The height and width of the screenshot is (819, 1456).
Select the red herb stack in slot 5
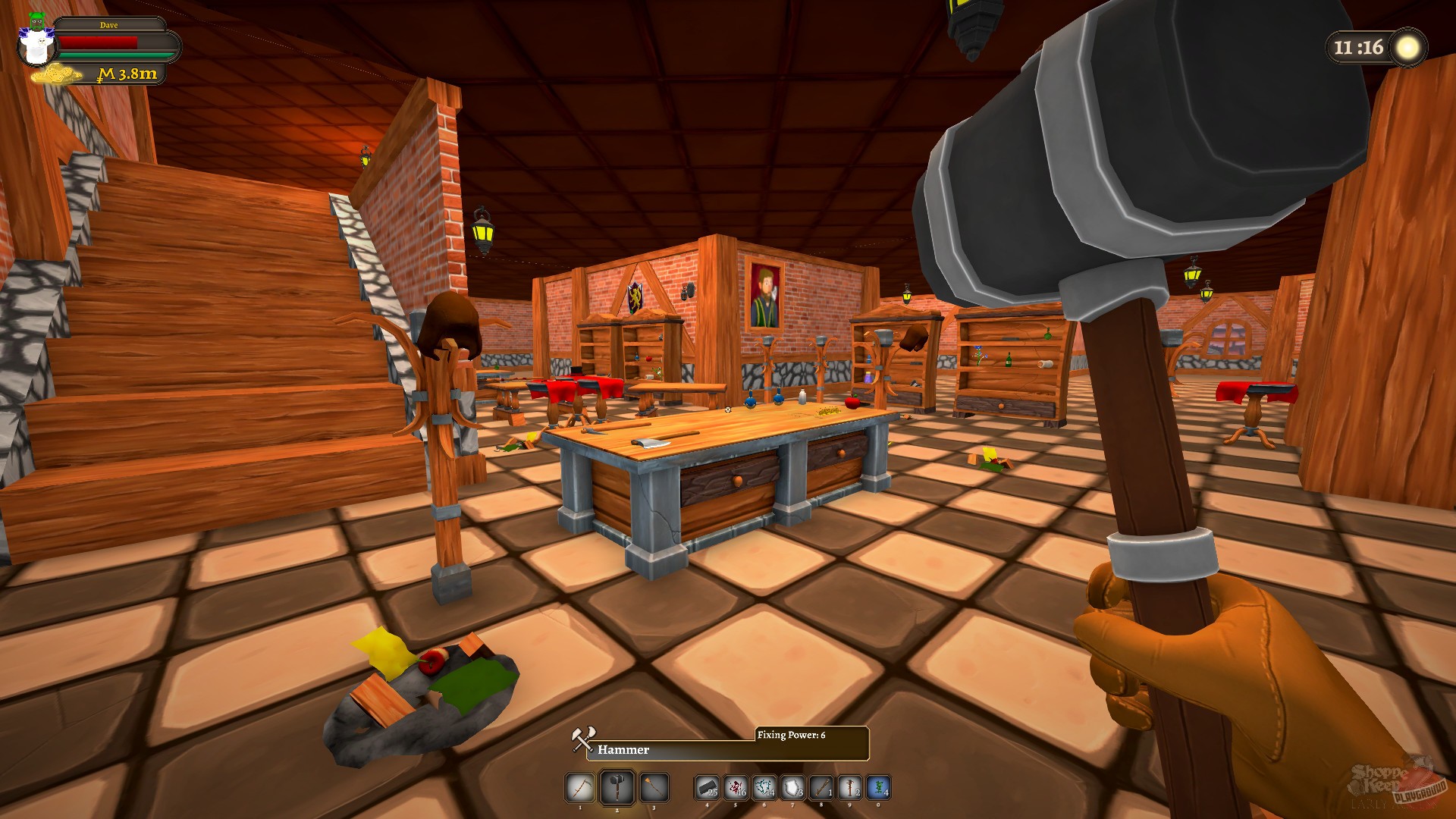(x=735, y=789)
